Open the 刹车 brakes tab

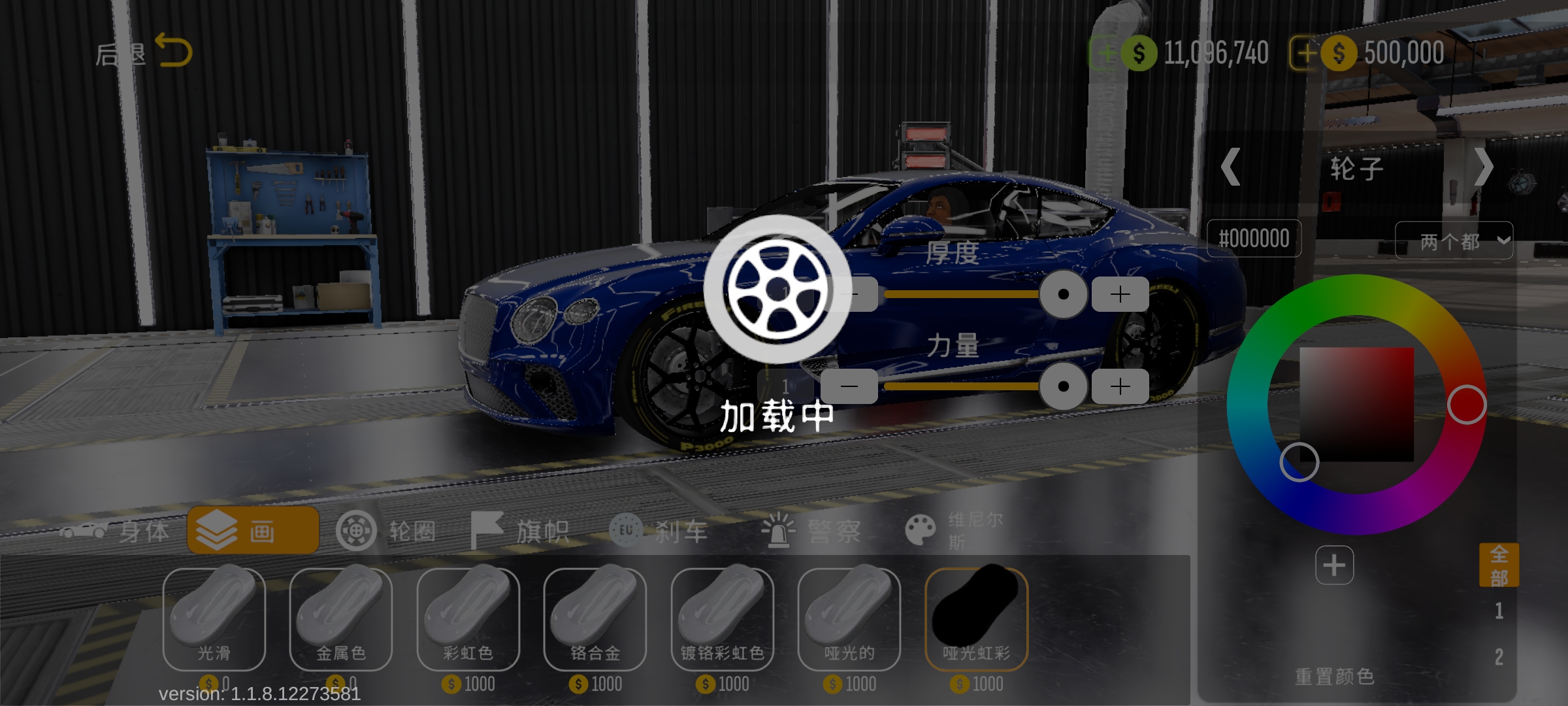659,531
